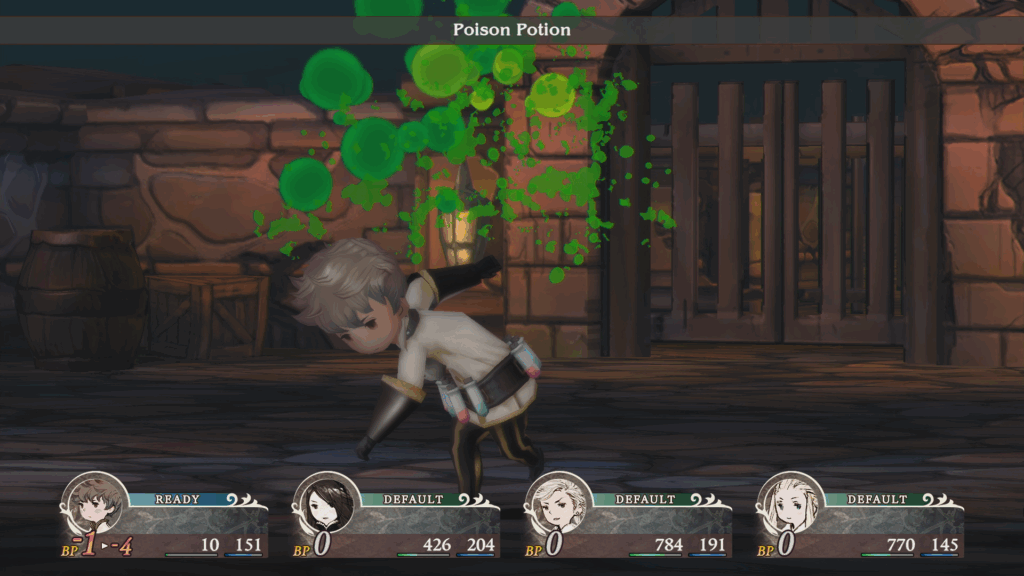Select the brown-haired party member portrait marked READY
The height and width of the screenshot is (576, 1024).
pyautogui.click(x=94, y=506)
